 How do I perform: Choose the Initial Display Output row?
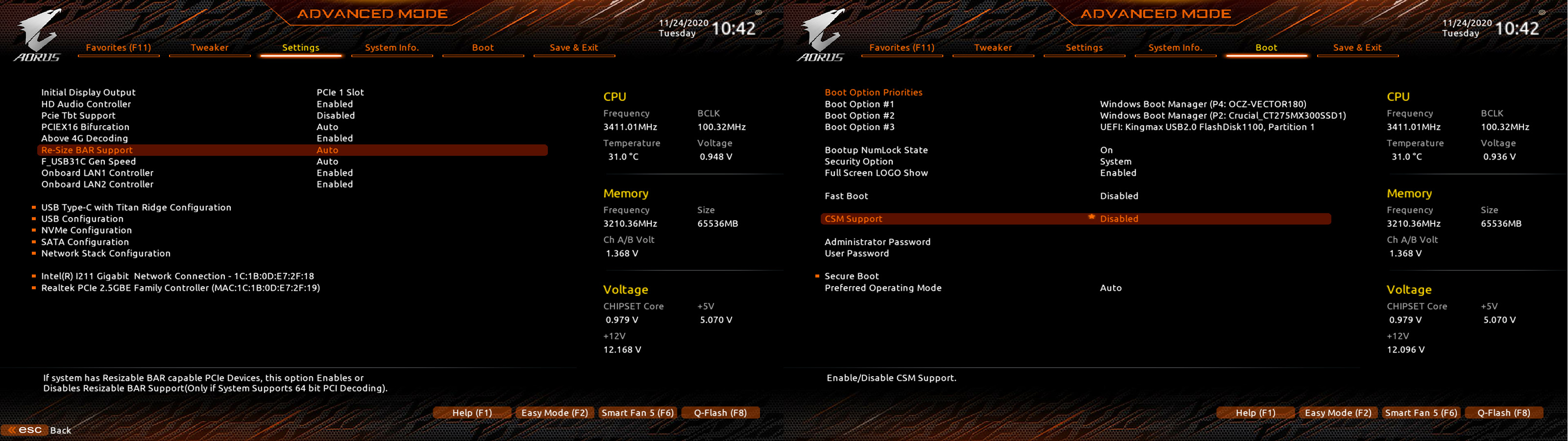point(88,93)
